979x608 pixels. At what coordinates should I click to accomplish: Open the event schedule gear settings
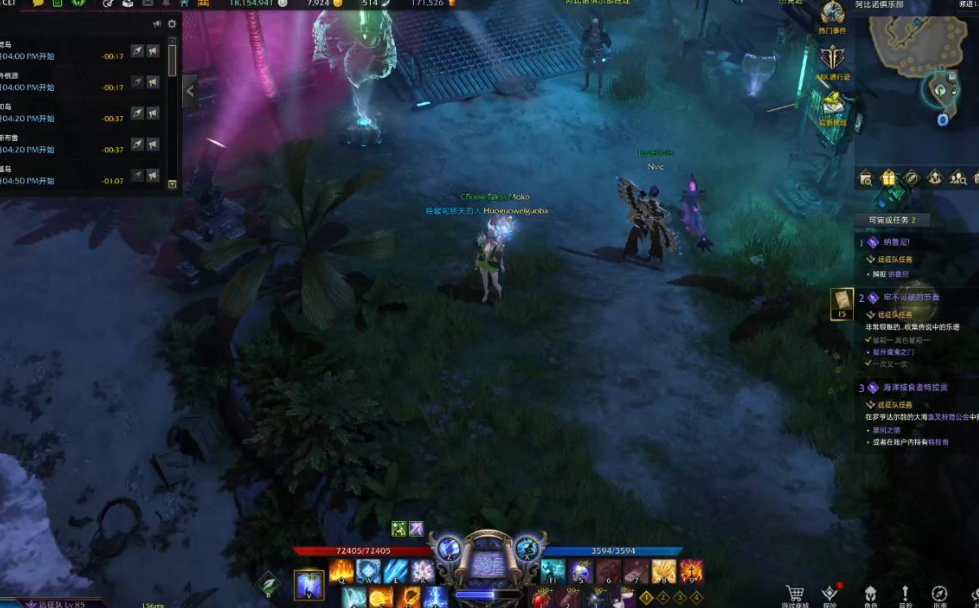click(172, 24)
